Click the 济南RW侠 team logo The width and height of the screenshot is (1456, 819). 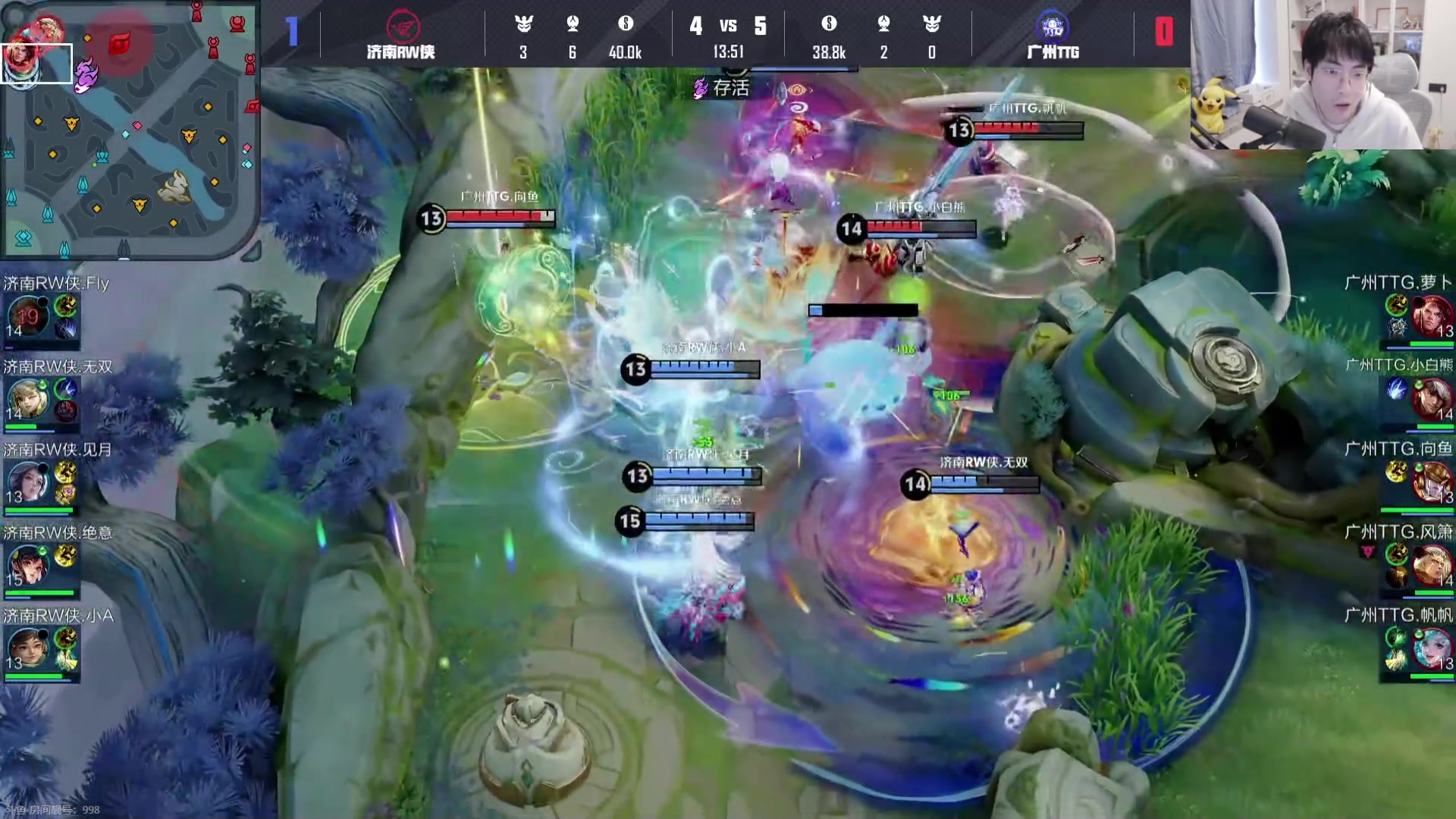(402, 27)
